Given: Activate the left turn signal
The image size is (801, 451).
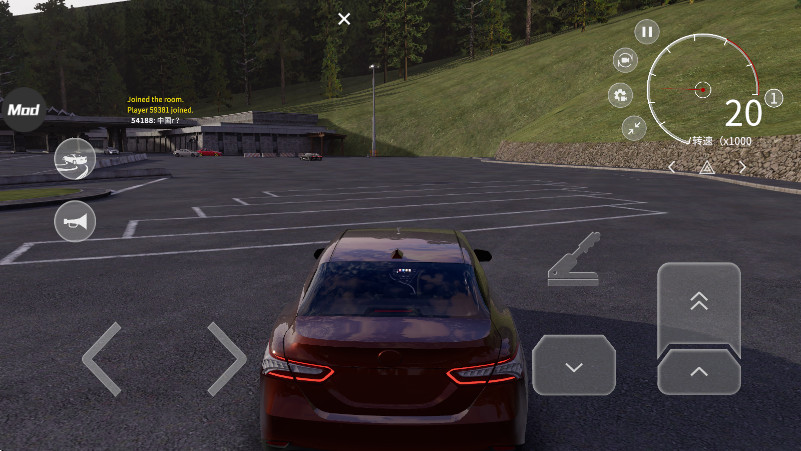Looking at the screenshot, I should (x=672, y=167).
